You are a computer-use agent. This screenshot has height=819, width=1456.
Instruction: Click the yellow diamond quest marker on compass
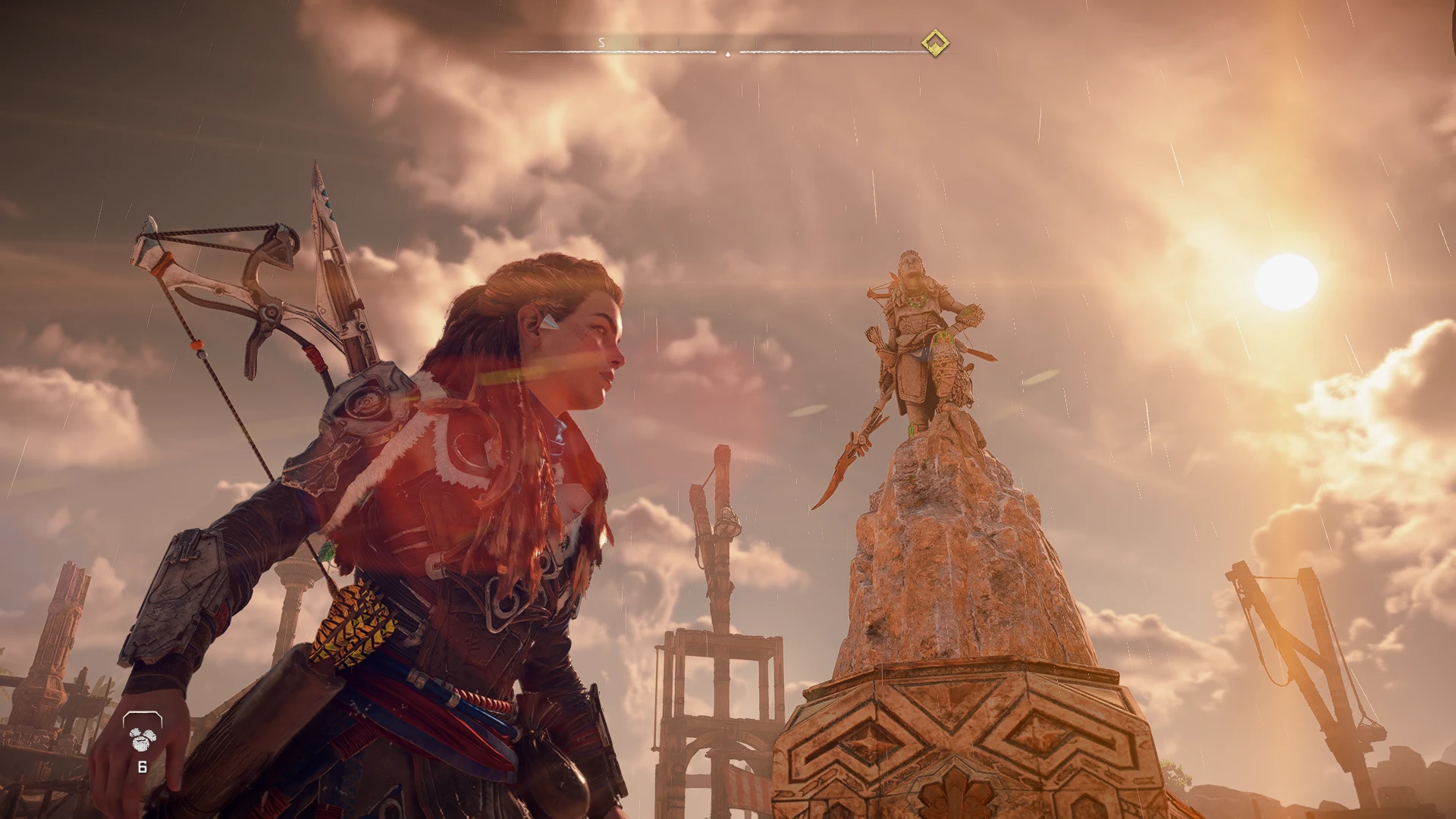pyautogui.click(x=935, y=43)
